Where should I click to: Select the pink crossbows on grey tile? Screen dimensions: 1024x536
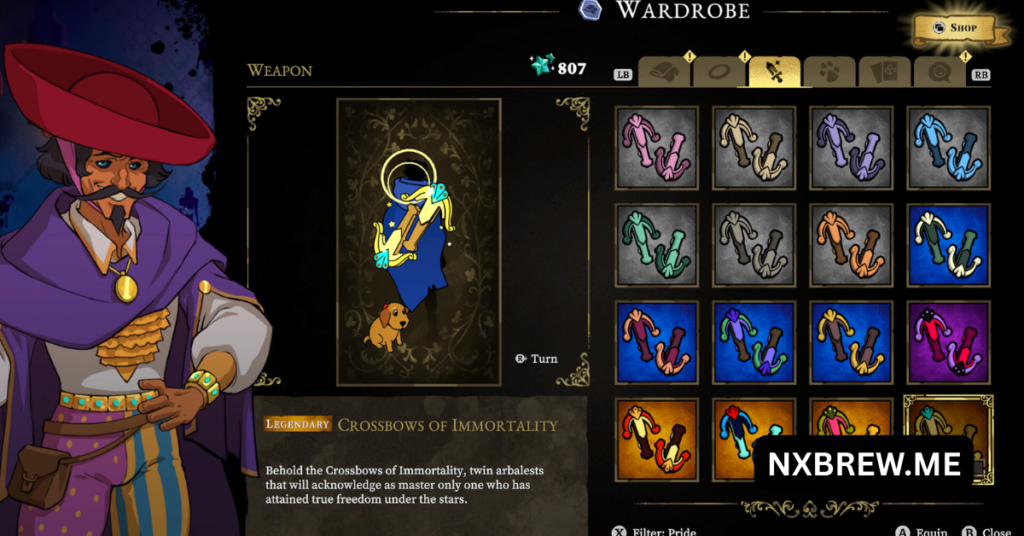tap(656, 148)
